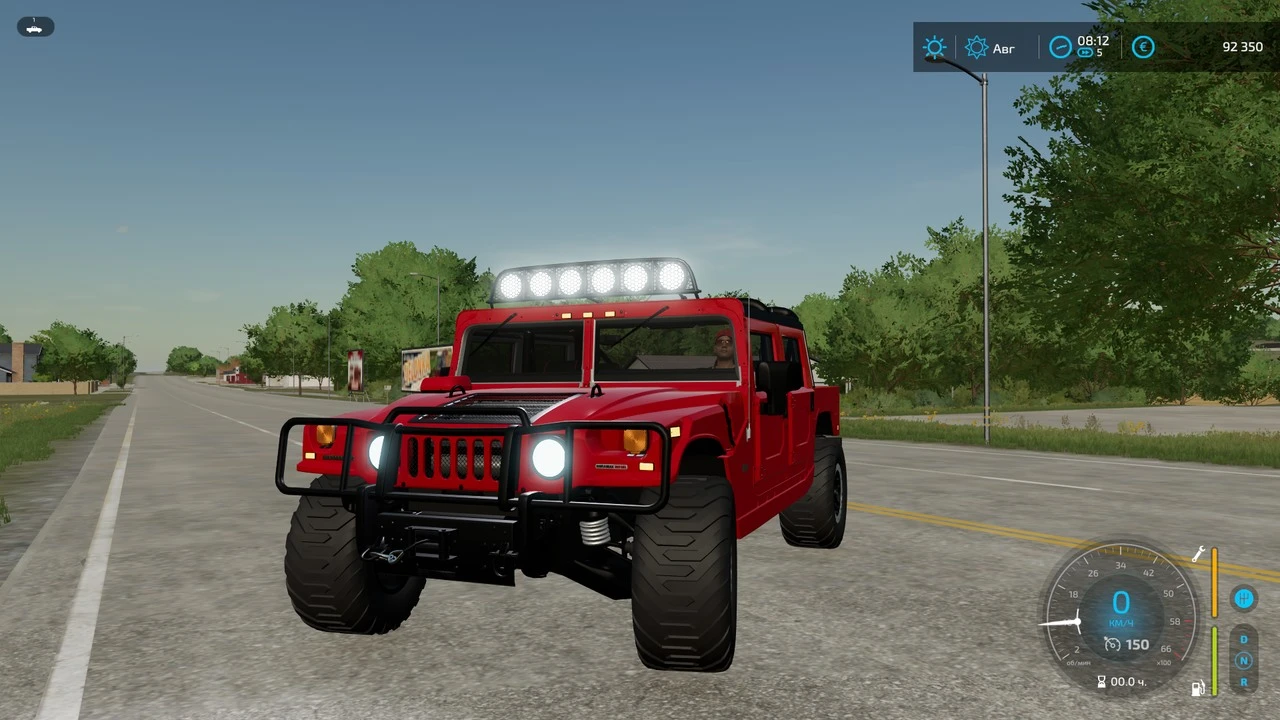Select the Drive gear indicator D

click(x=1243, y=639)
